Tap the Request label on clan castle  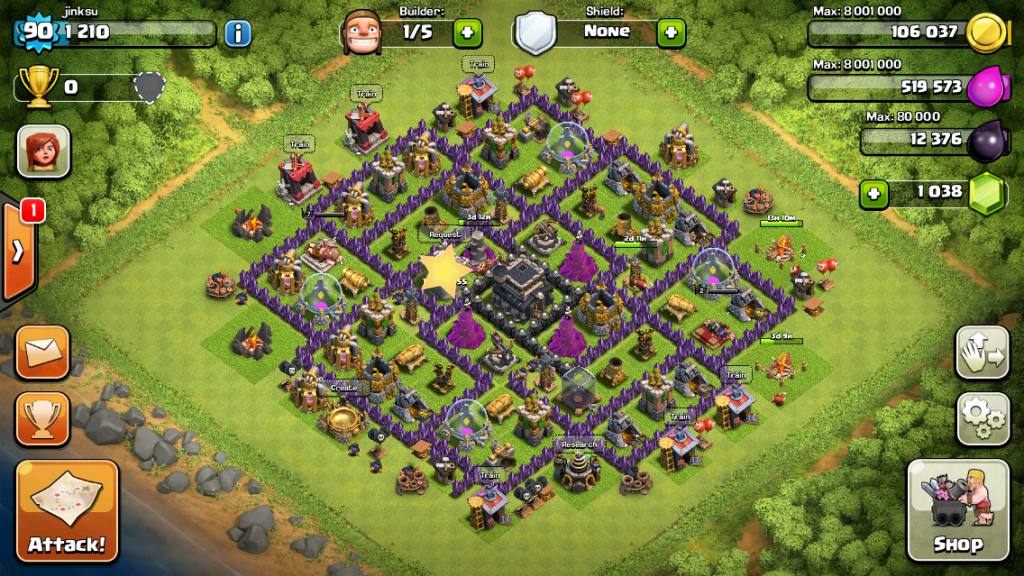443,234
